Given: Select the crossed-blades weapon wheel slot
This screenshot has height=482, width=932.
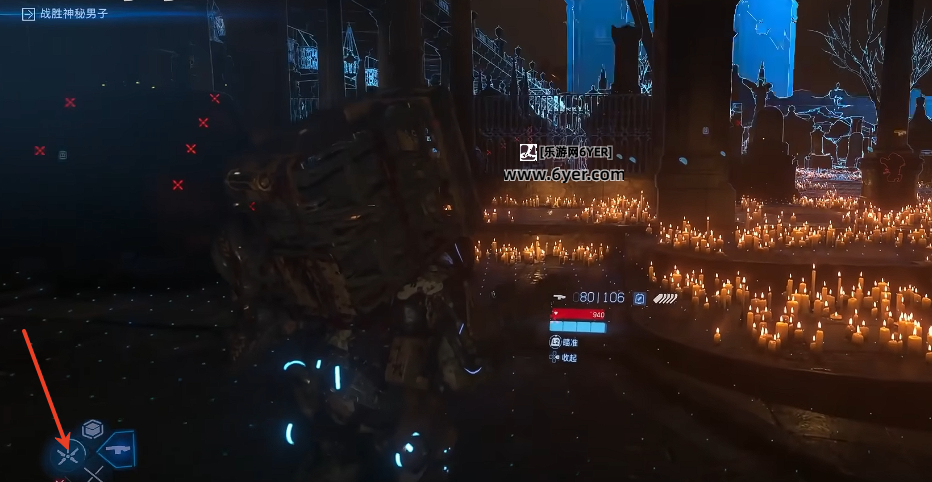Looking at the screenshot, I should click(68, 456).
